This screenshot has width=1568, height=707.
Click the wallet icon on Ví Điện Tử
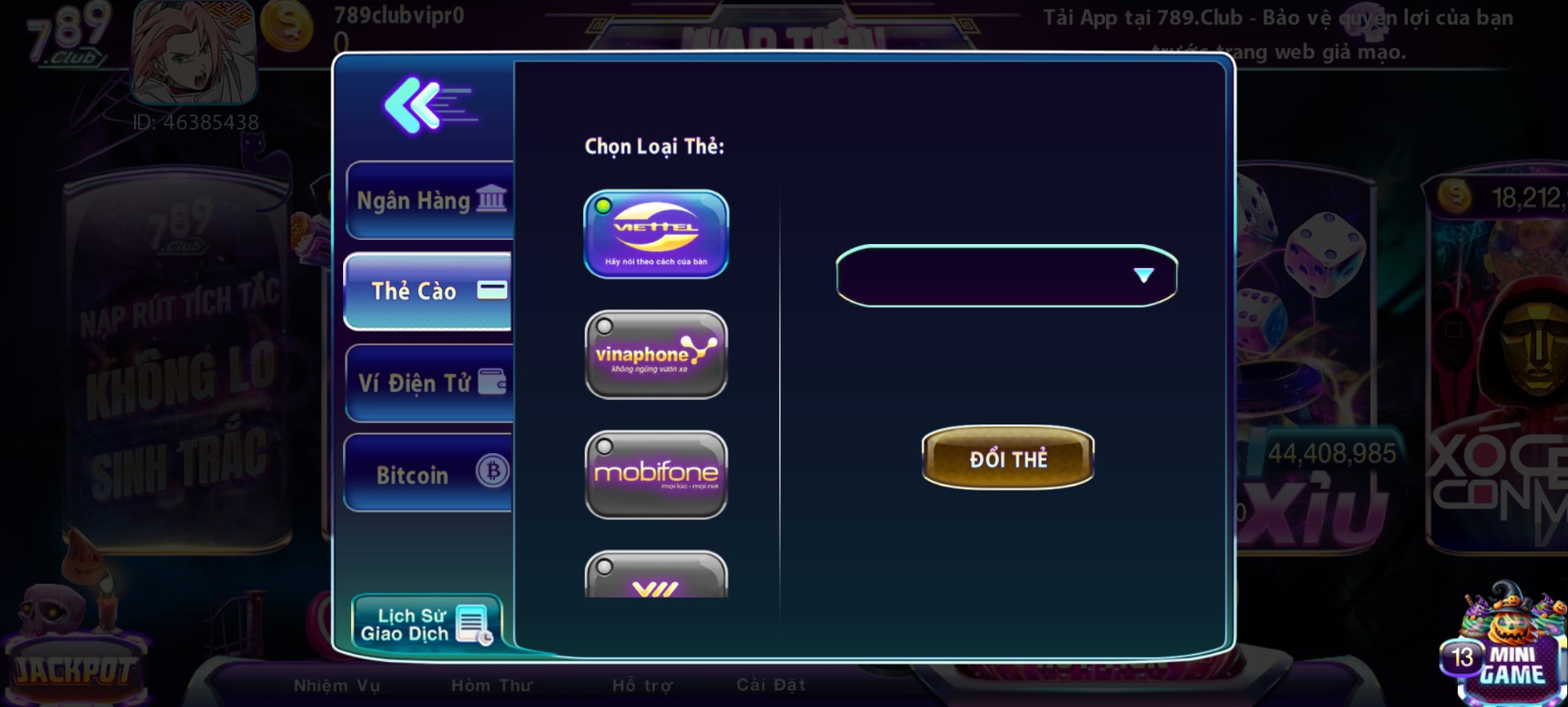coord(492,380)
